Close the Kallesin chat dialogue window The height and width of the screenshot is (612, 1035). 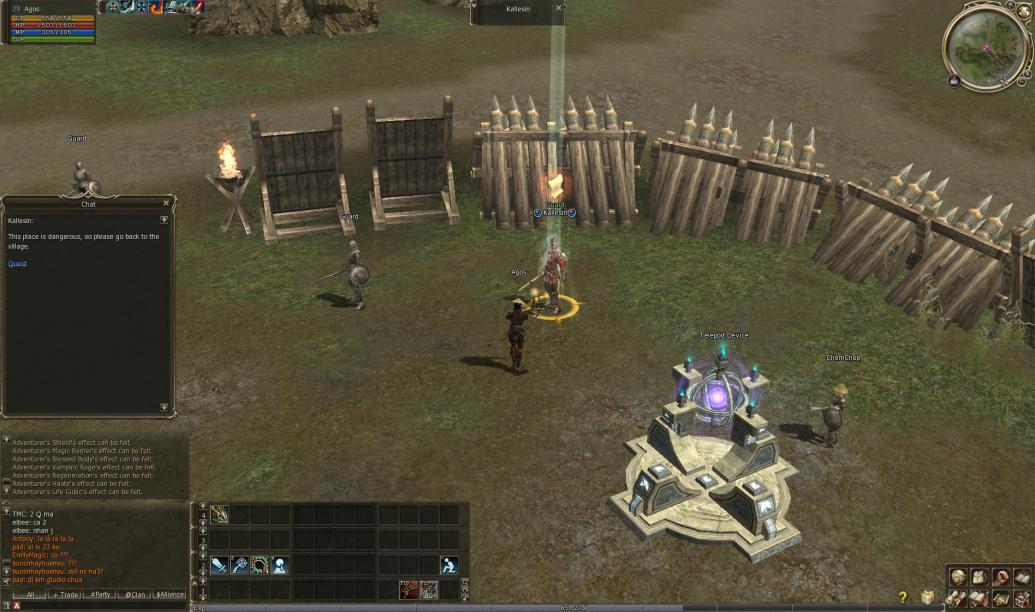[x=166, y=203]
